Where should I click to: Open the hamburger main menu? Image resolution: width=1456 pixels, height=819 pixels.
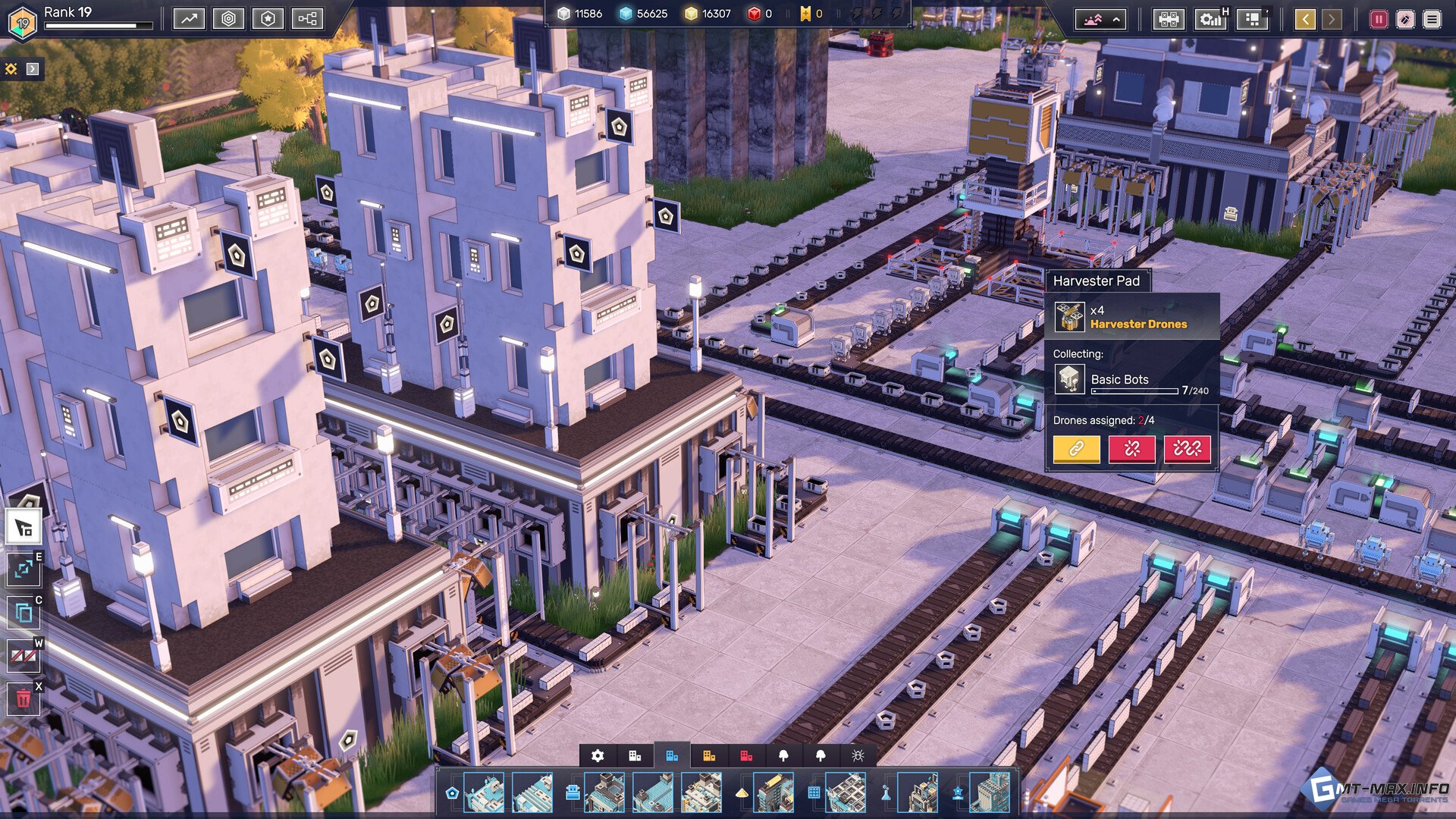(x=1432, y=20)
